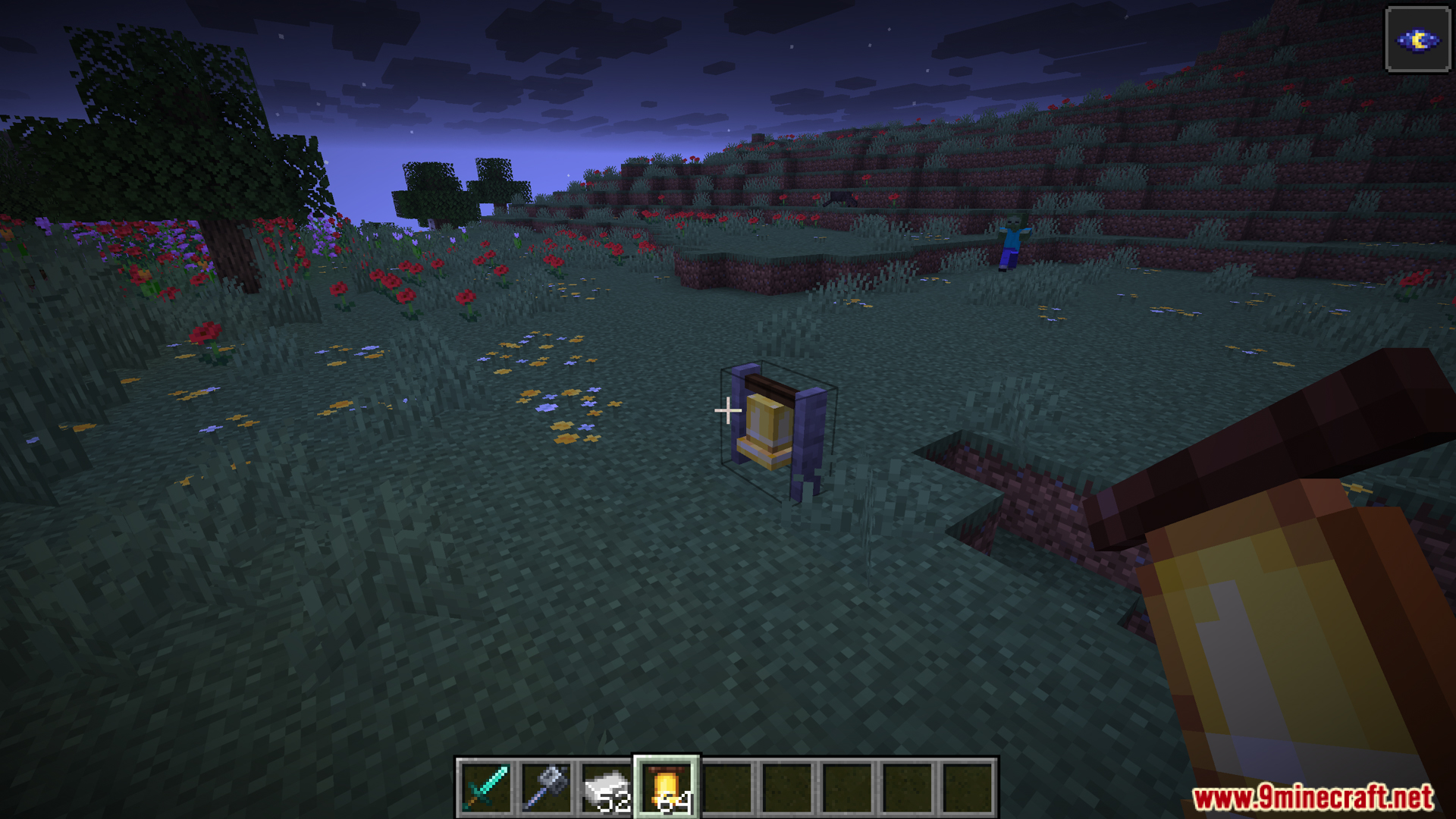The image size is (1456, 819).
Task: Choose the iron ingot stack of 52
Action: (x=606, y=788)
